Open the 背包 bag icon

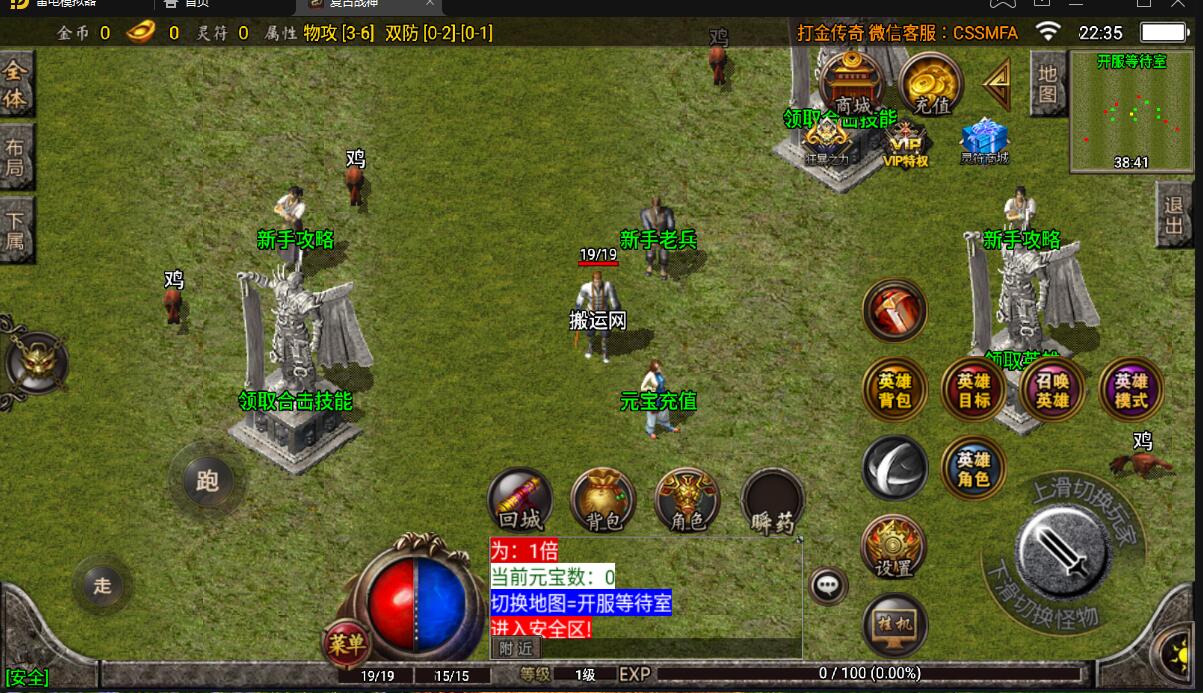tap(603, 500)
